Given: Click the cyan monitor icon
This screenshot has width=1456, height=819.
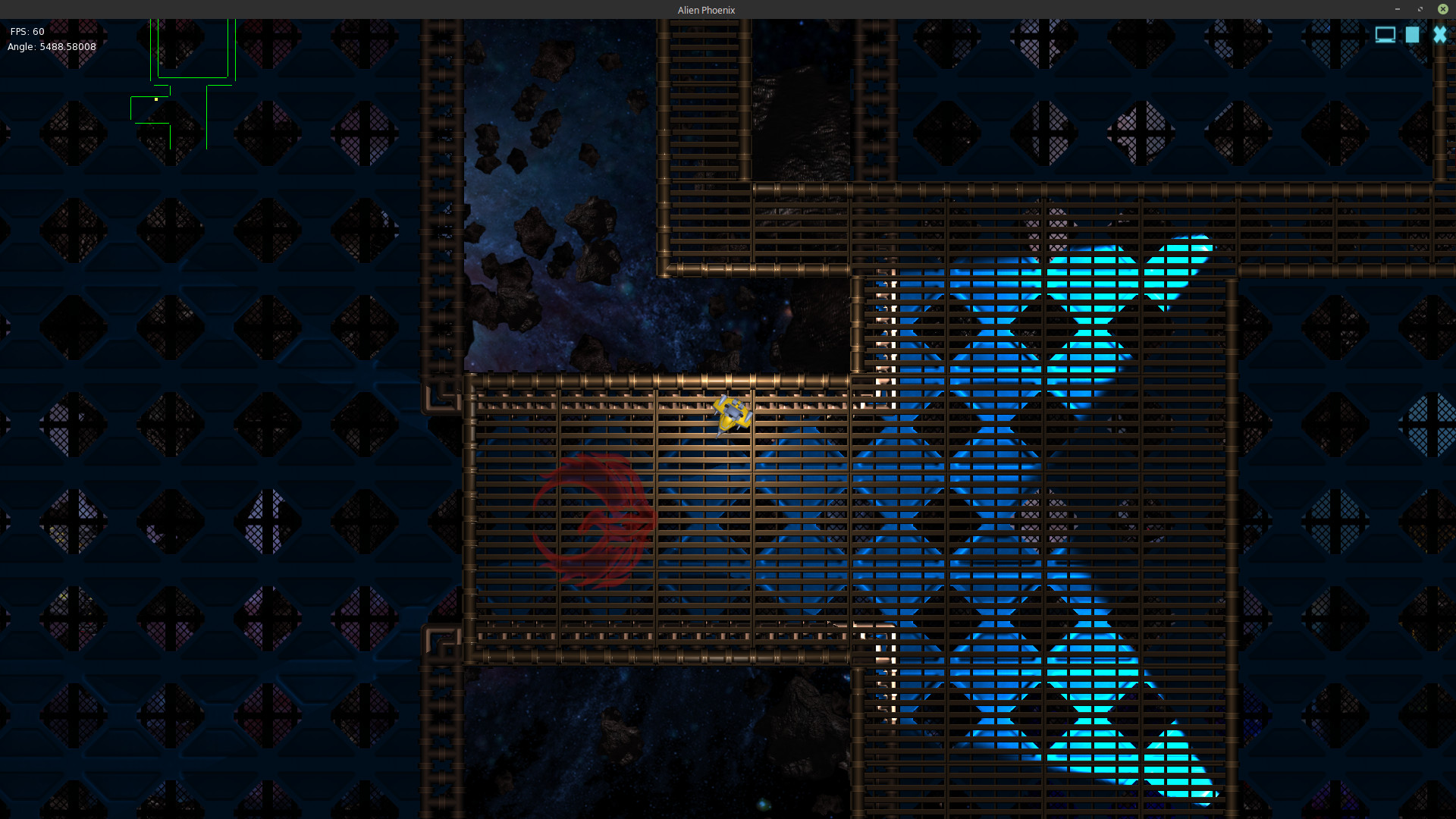Looking at the screenshot, I should point(1385,35).
